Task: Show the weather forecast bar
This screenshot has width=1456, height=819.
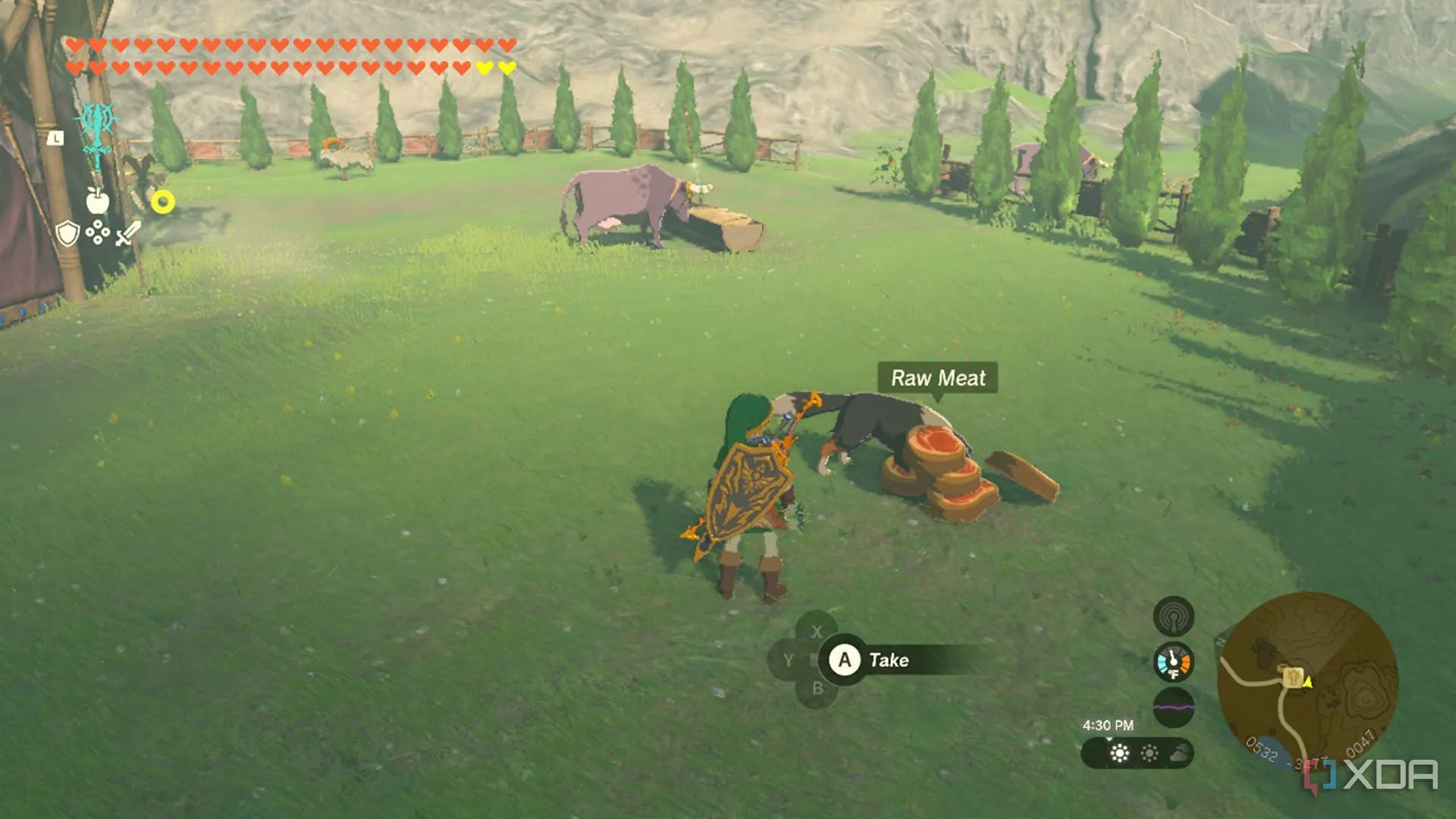Action: (1137, 753)
